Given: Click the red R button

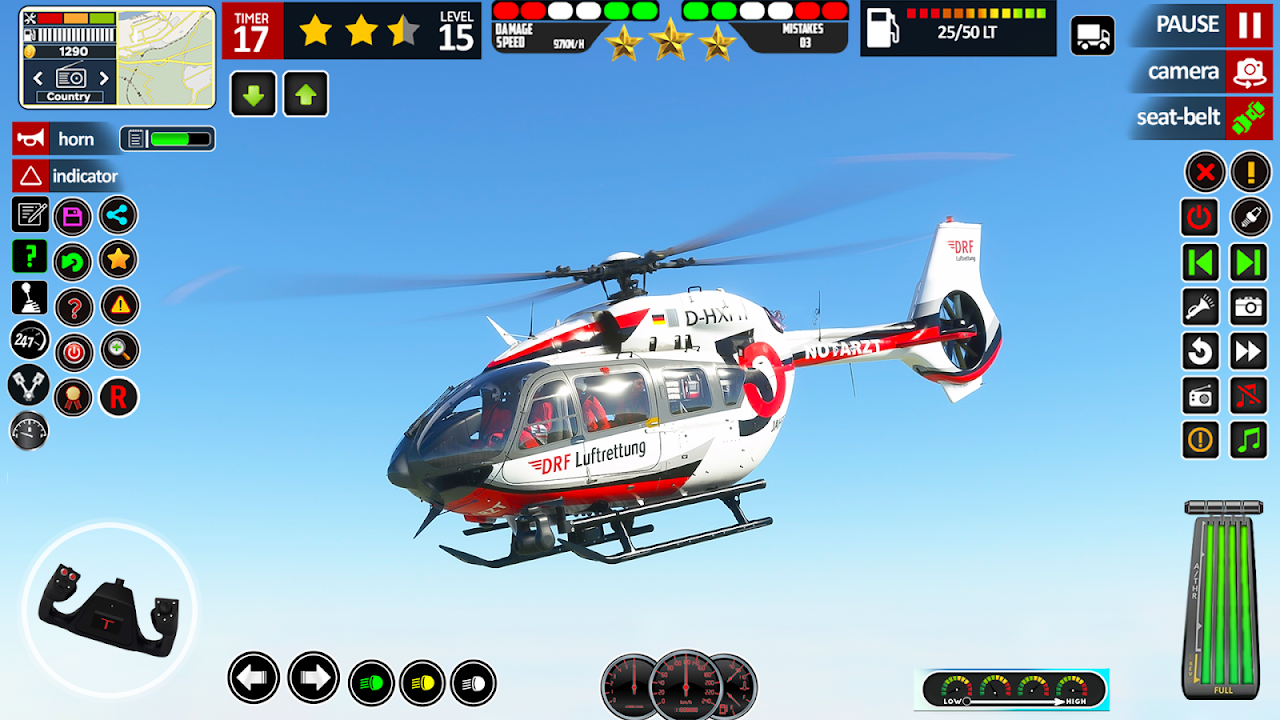Looking at the screenshot, I should (118, 398).
